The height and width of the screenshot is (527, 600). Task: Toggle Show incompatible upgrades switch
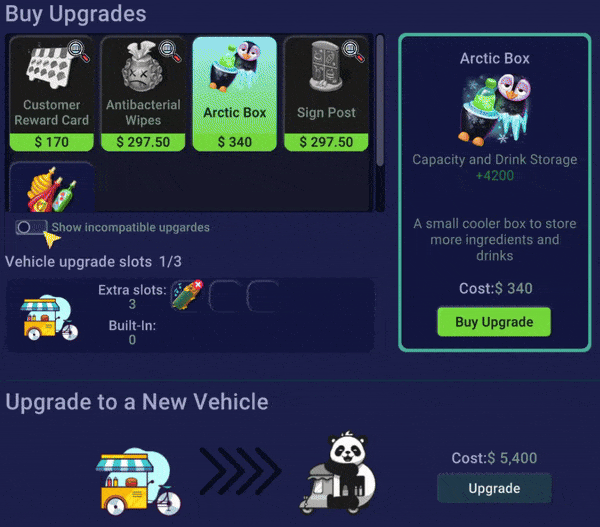pos(32,228)
